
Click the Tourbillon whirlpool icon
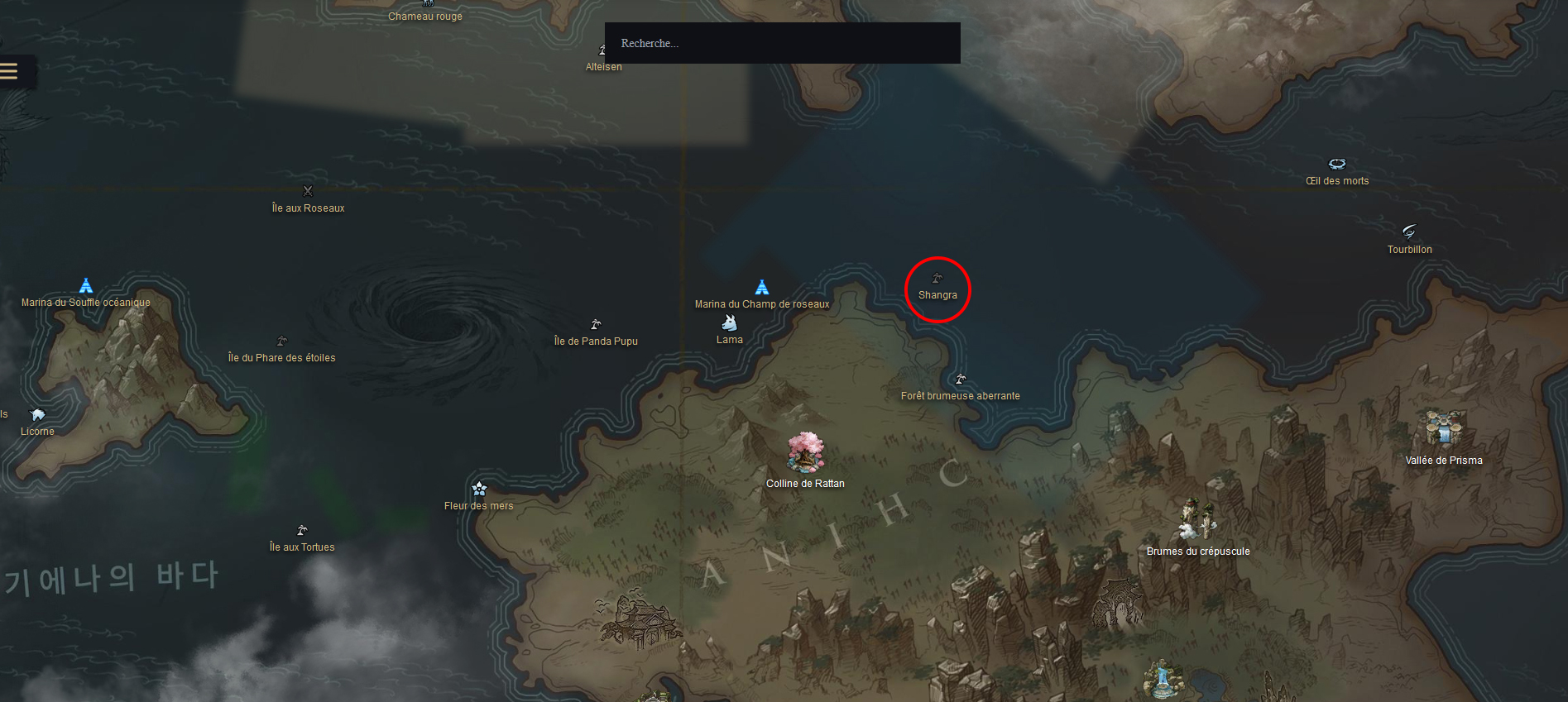(1409, 232)
